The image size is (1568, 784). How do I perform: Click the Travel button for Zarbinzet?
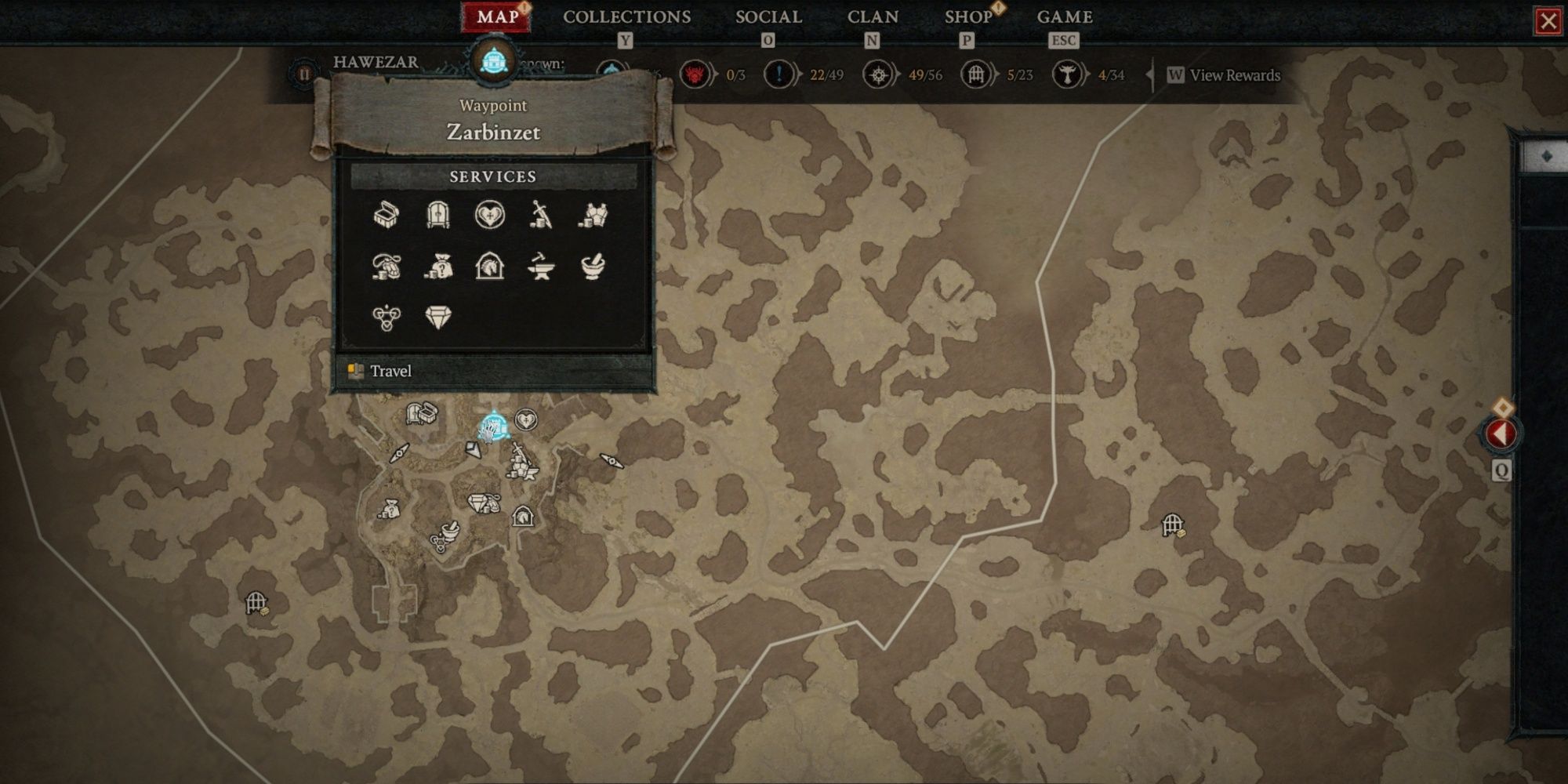click(x=392, y=371)
